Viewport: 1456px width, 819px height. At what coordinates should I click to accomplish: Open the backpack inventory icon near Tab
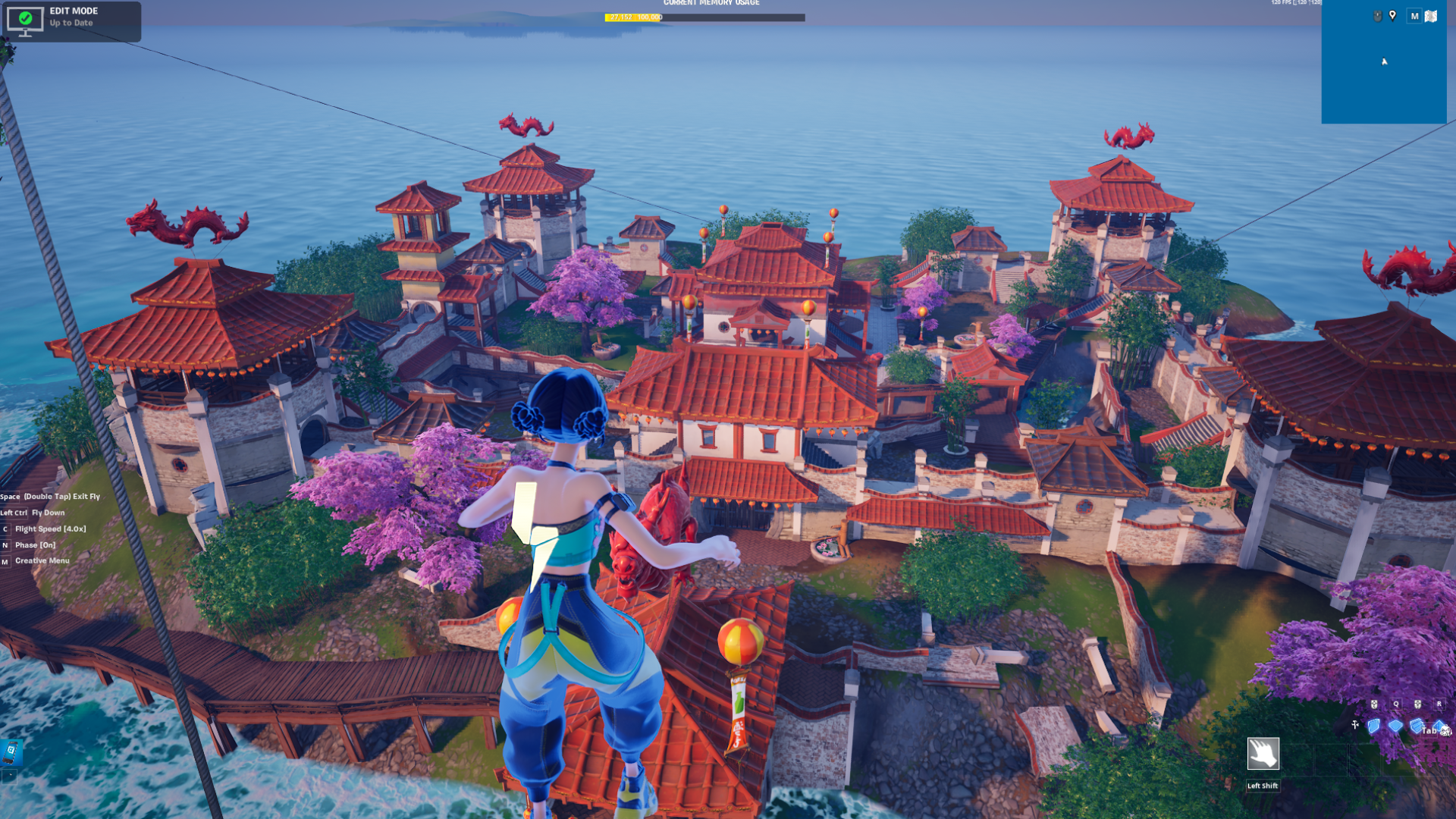pos(1446,730)
